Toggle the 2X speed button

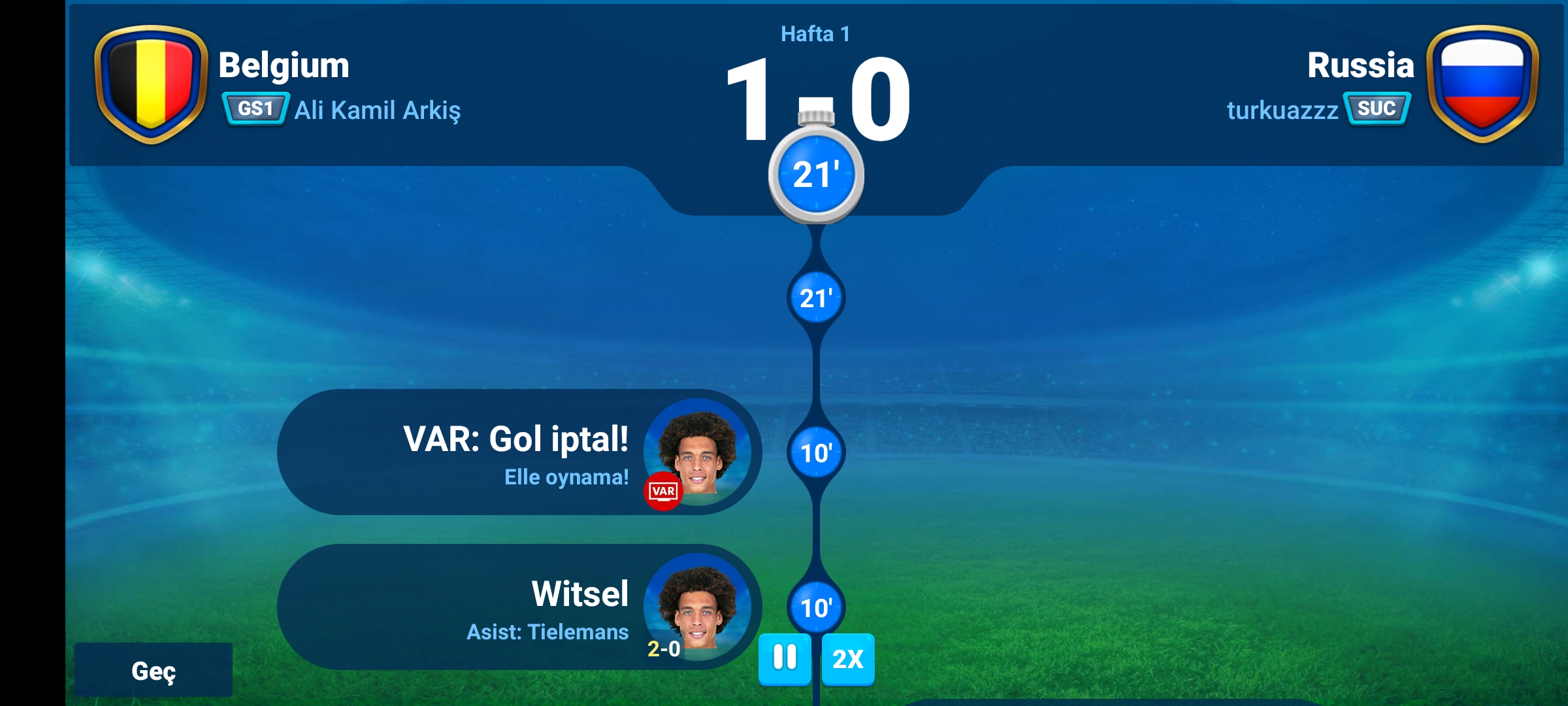point(847,659)
